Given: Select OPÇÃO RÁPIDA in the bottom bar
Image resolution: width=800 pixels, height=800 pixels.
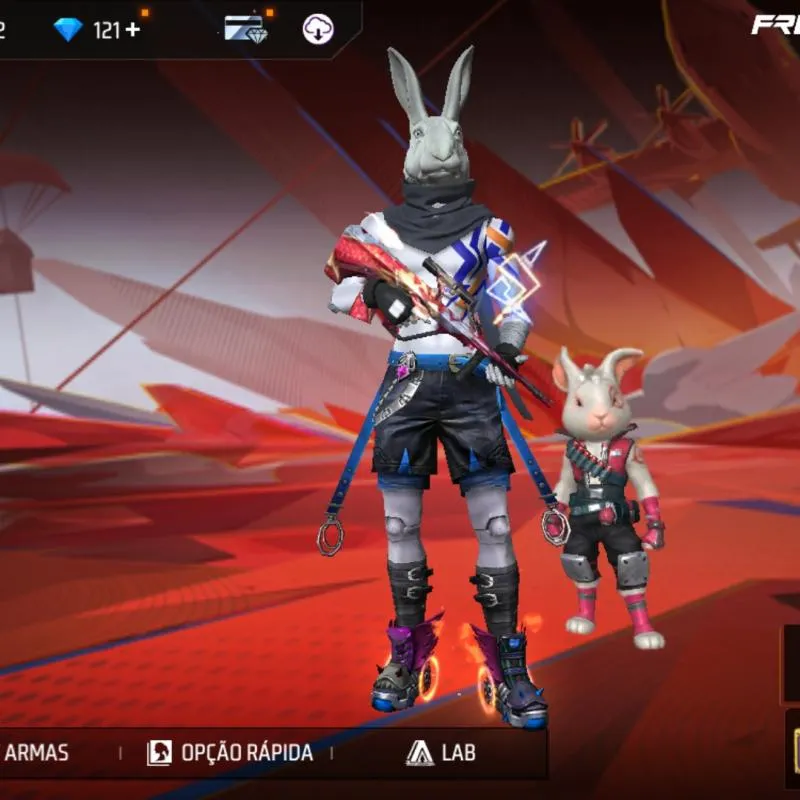Looking at the screenshot, I should pyautogui.click(x=231, y=753).
